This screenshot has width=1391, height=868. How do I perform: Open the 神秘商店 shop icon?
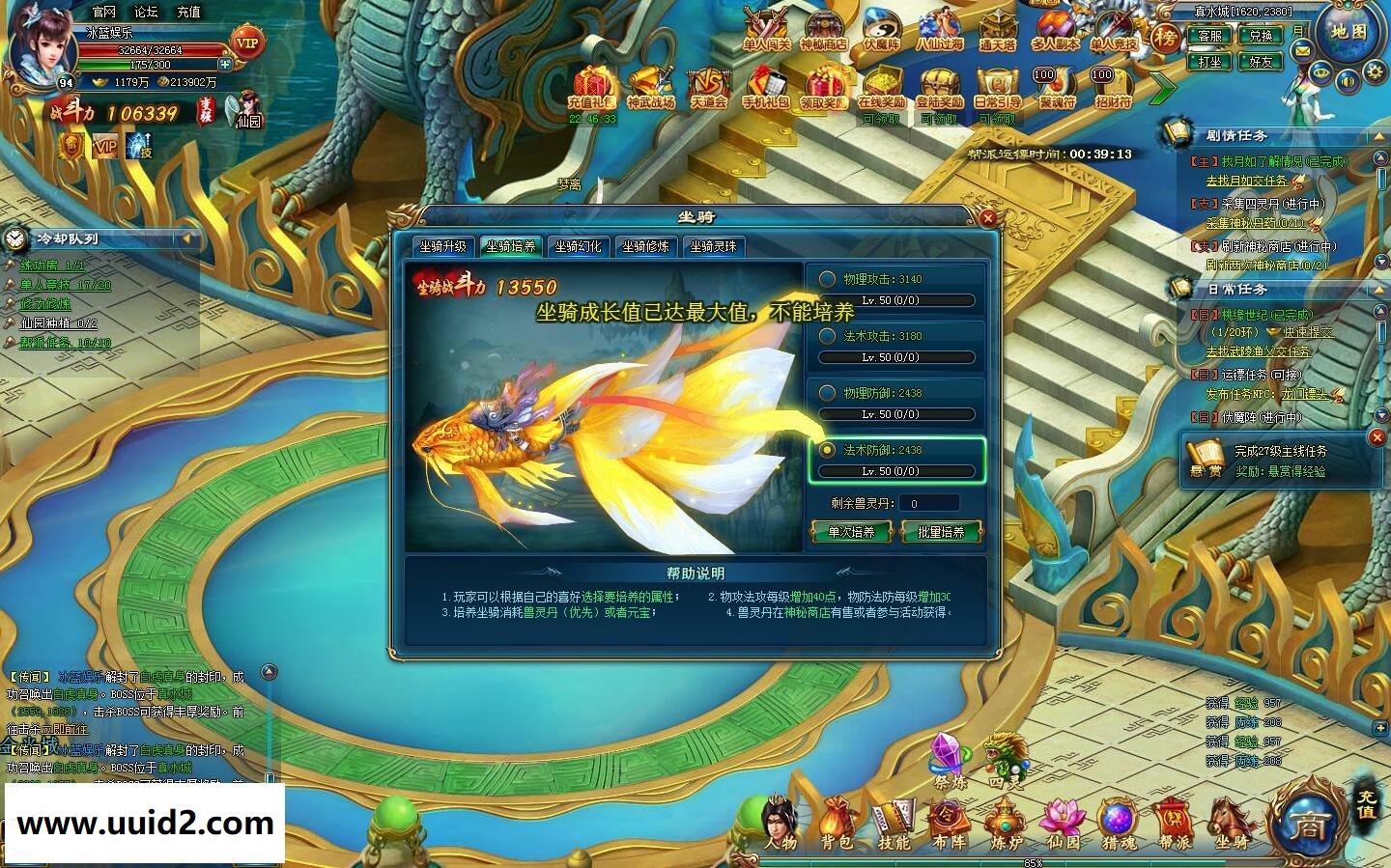(x=823, y=31)
